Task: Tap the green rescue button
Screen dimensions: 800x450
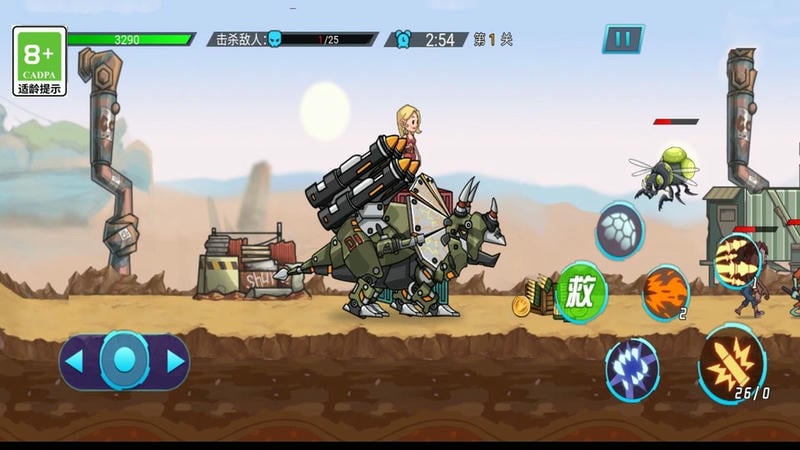Action: (582, 292)
